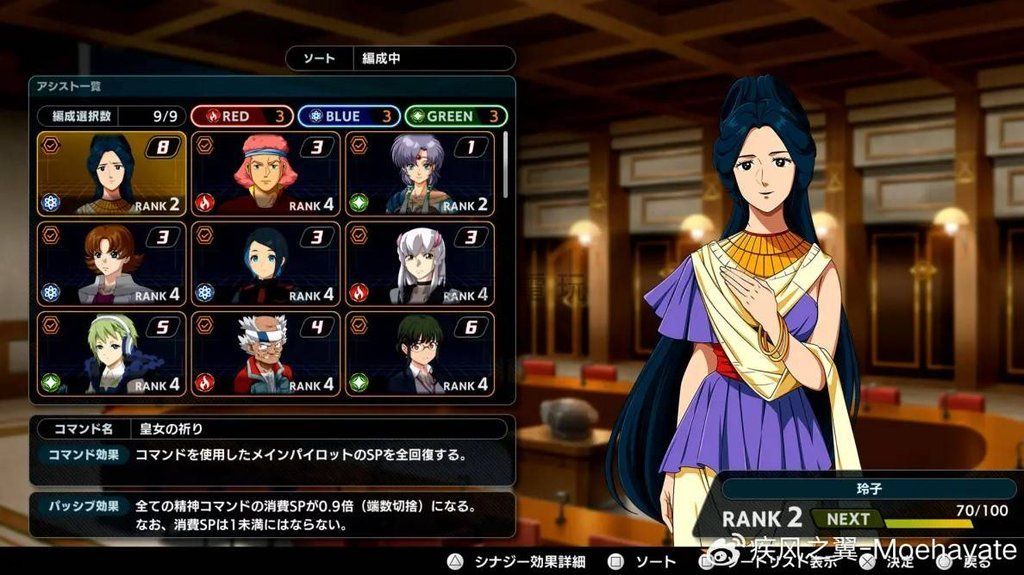Filter assists by the RED category

coord(242,116)
